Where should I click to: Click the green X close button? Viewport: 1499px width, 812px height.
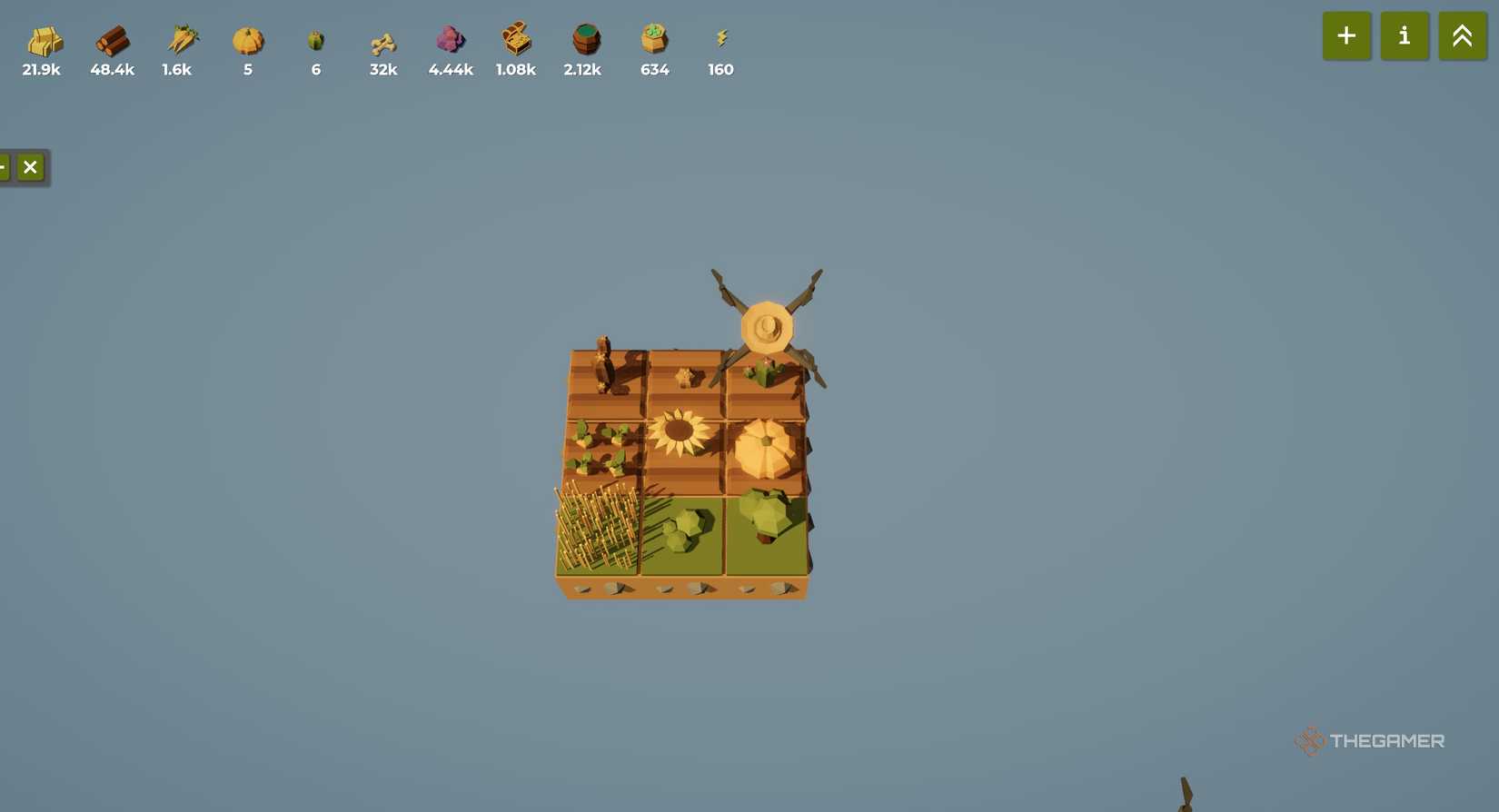30,167
